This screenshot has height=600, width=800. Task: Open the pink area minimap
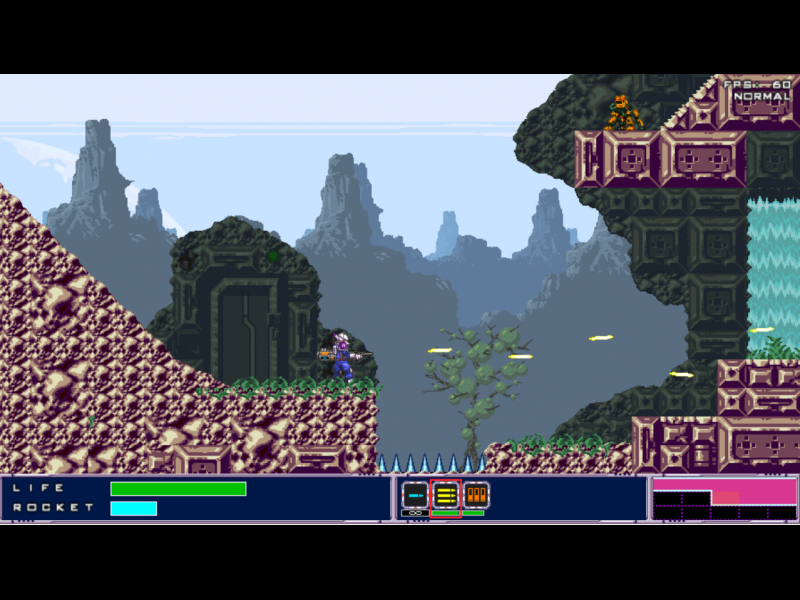(x=724, y=498)
